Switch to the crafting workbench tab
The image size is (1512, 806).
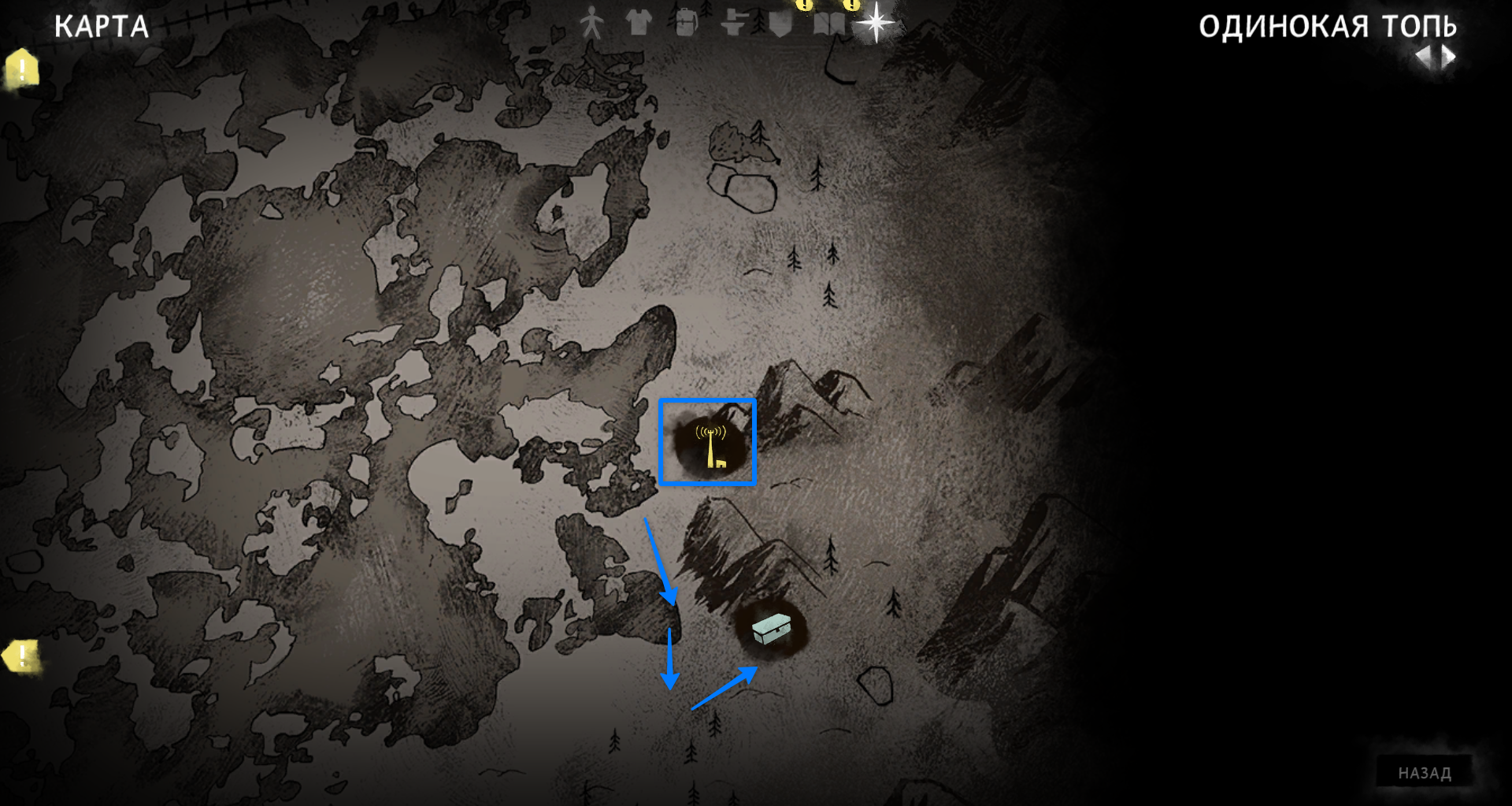point(733,24)
